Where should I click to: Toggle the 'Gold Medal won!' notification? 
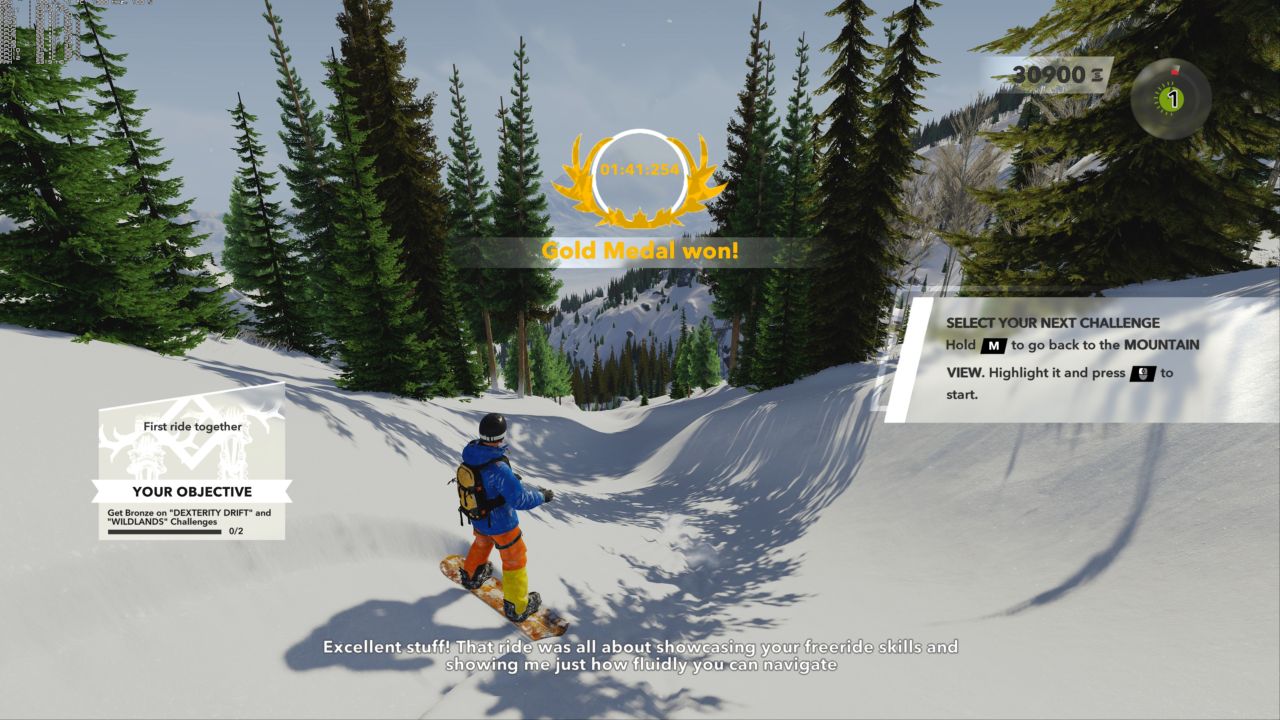640,250
